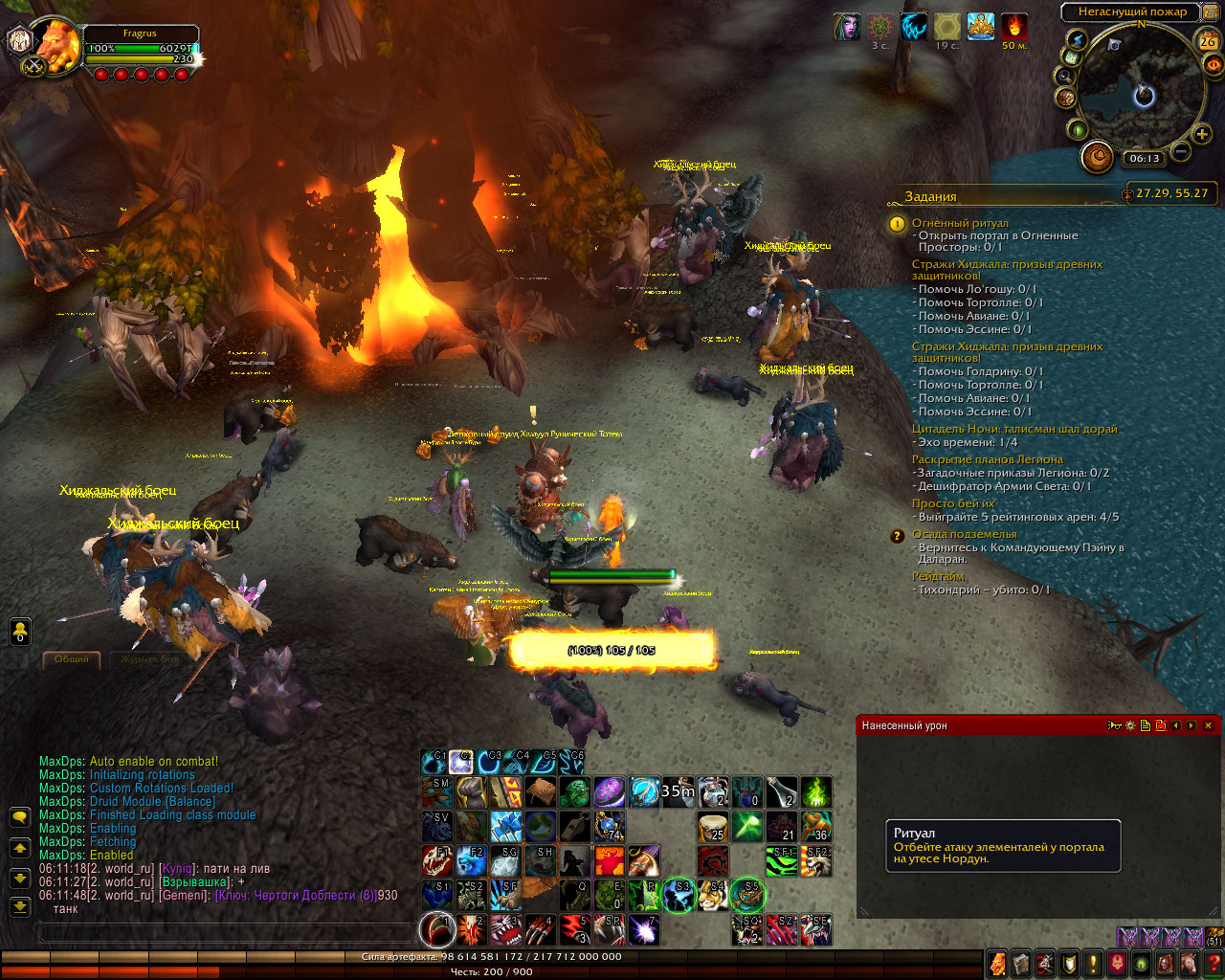Open the character info micro menu button
This screenshot has width=1225, height=980.
[997, 963]
